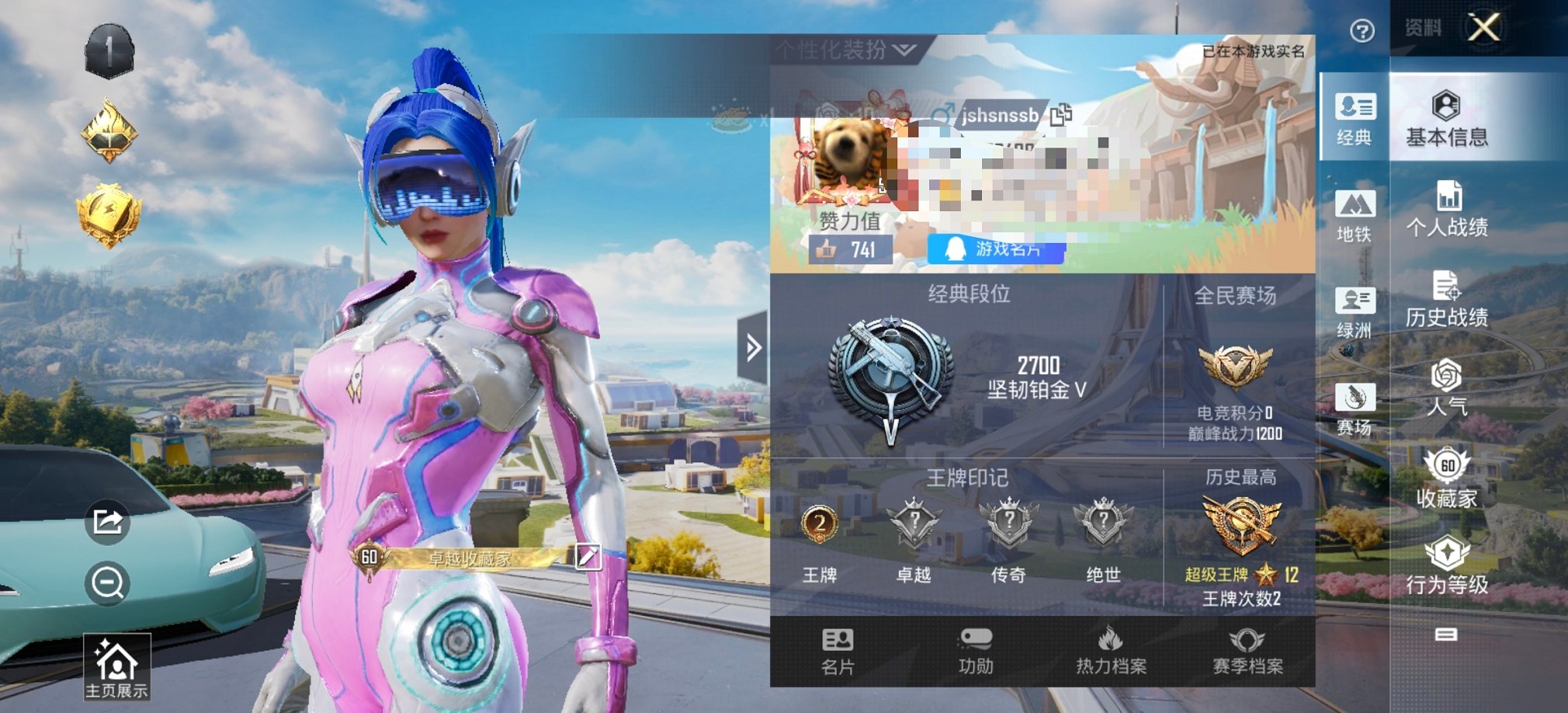Open the 赛场 mode tab

coord(1355,409)
